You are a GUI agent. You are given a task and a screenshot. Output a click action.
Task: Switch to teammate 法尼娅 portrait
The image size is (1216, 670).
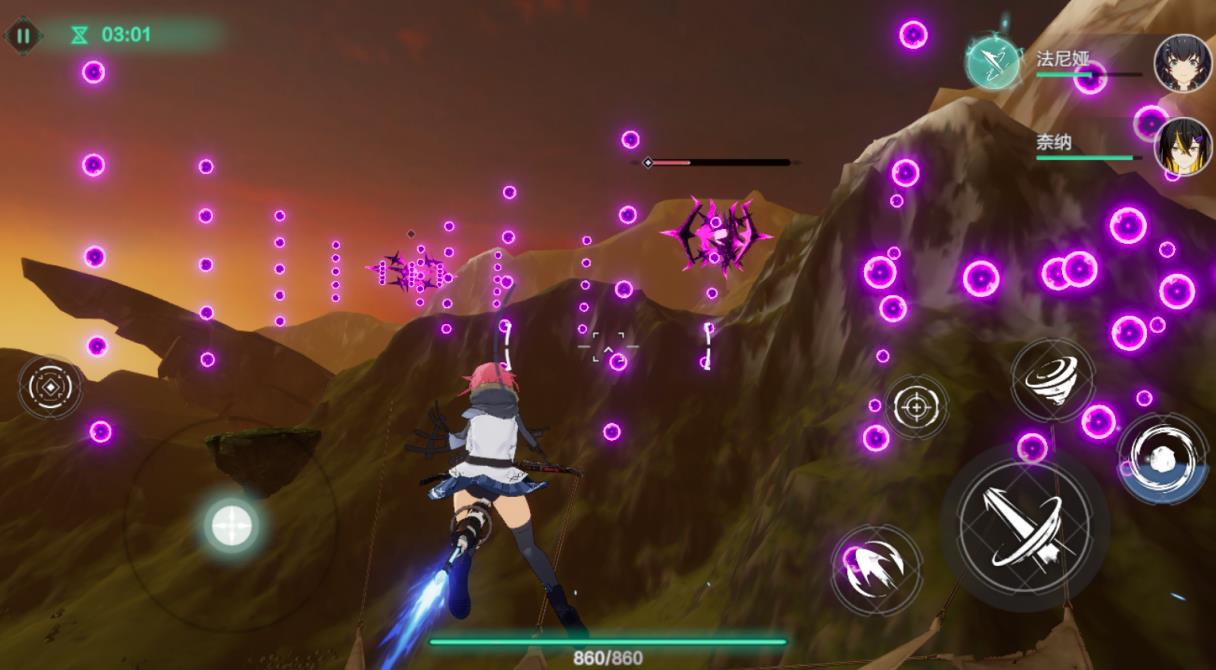[x=1183, y=63]
